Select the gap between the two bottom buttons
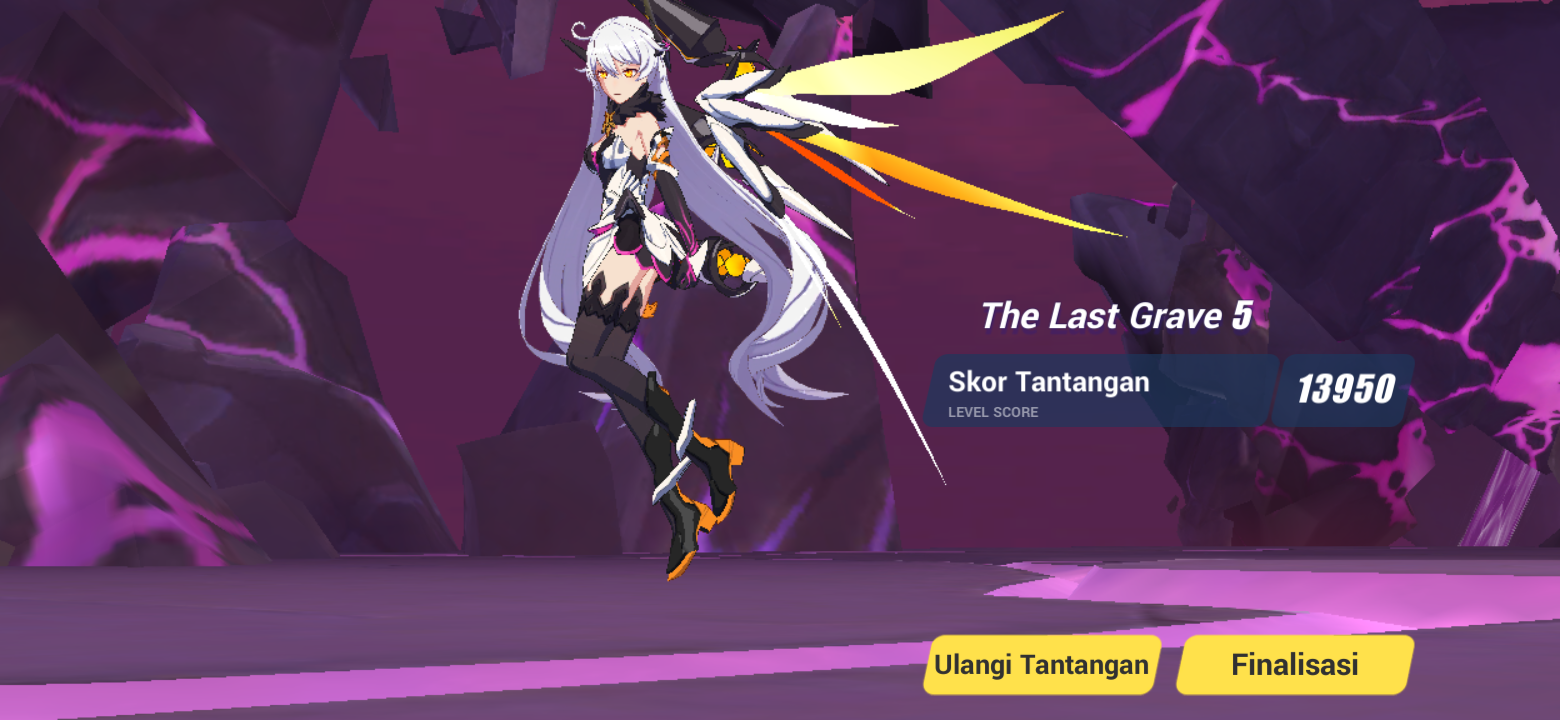The width and height of the screenshot is (1560, 720). pos(1170,663)
